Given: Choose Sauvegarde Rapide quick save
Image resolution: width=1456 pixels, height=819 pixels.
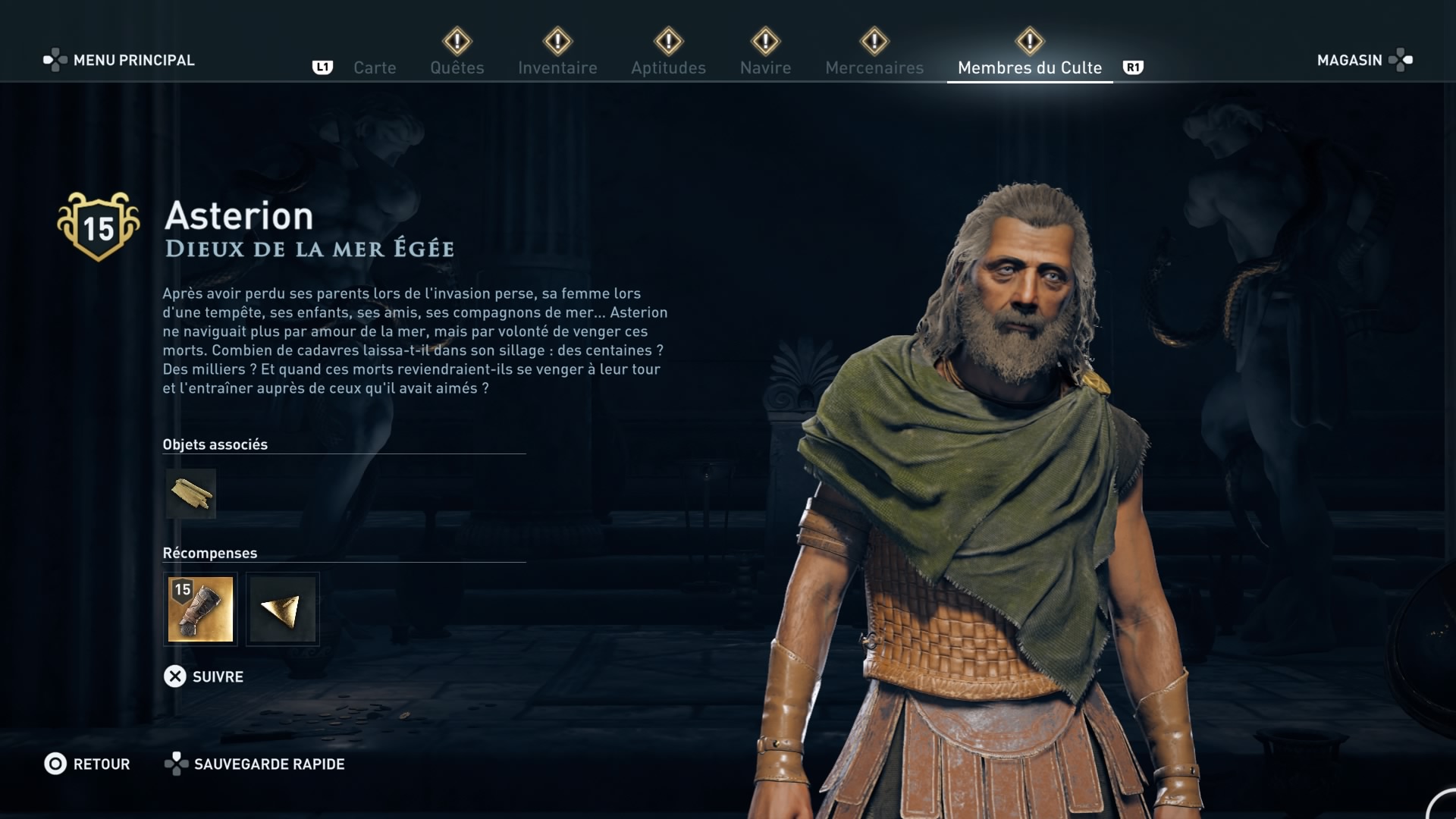Looking at the screenshot, I should pyautogui.click(x=255, y=764).
